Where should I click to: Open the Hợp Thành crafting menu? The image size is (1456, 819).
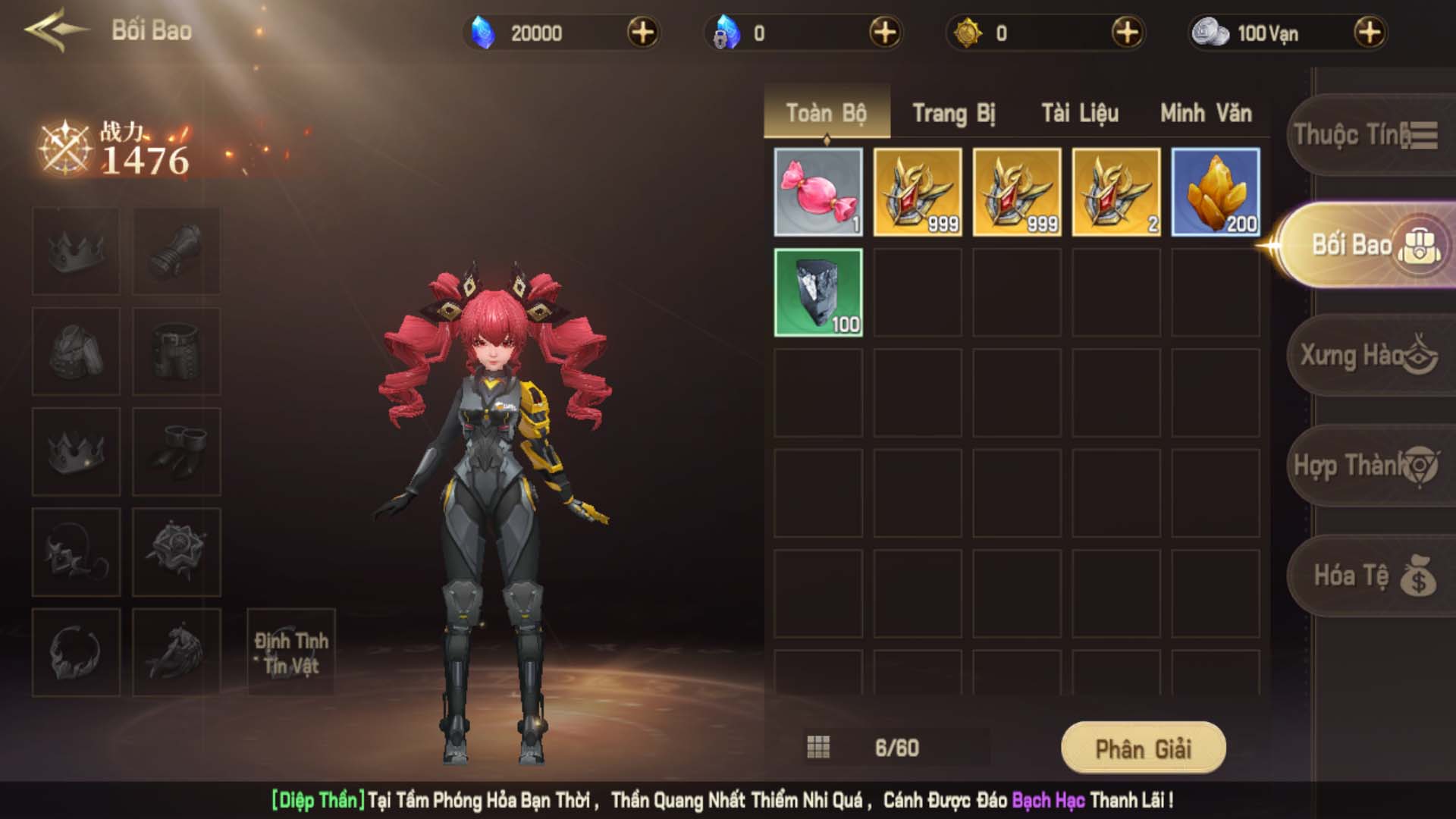[1365, 465]
